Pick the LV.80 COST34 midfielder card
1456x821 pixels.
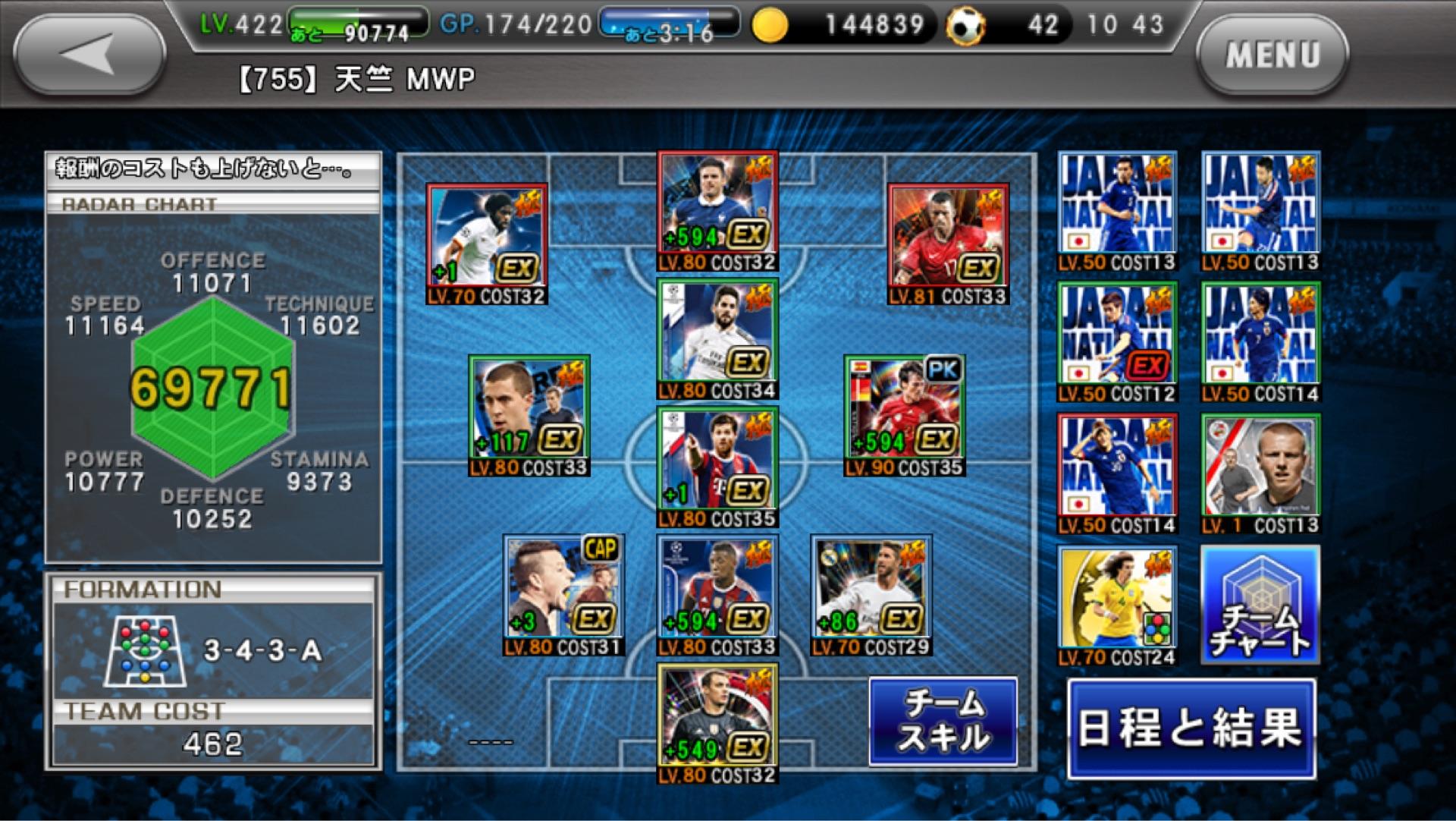[717, 338]
